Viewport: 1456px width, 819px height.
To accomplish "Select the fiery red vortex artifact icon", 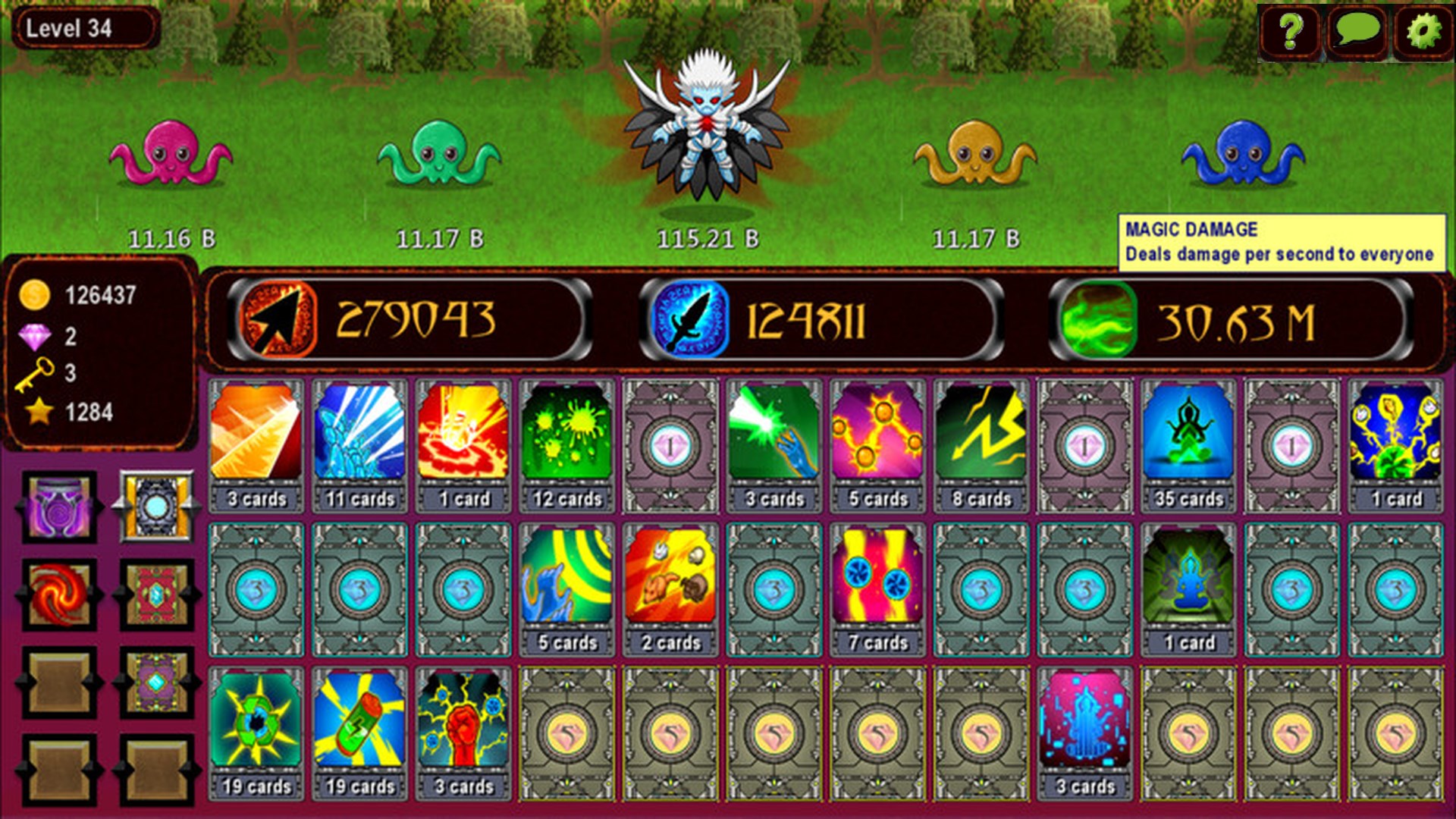I will [57, 595].
